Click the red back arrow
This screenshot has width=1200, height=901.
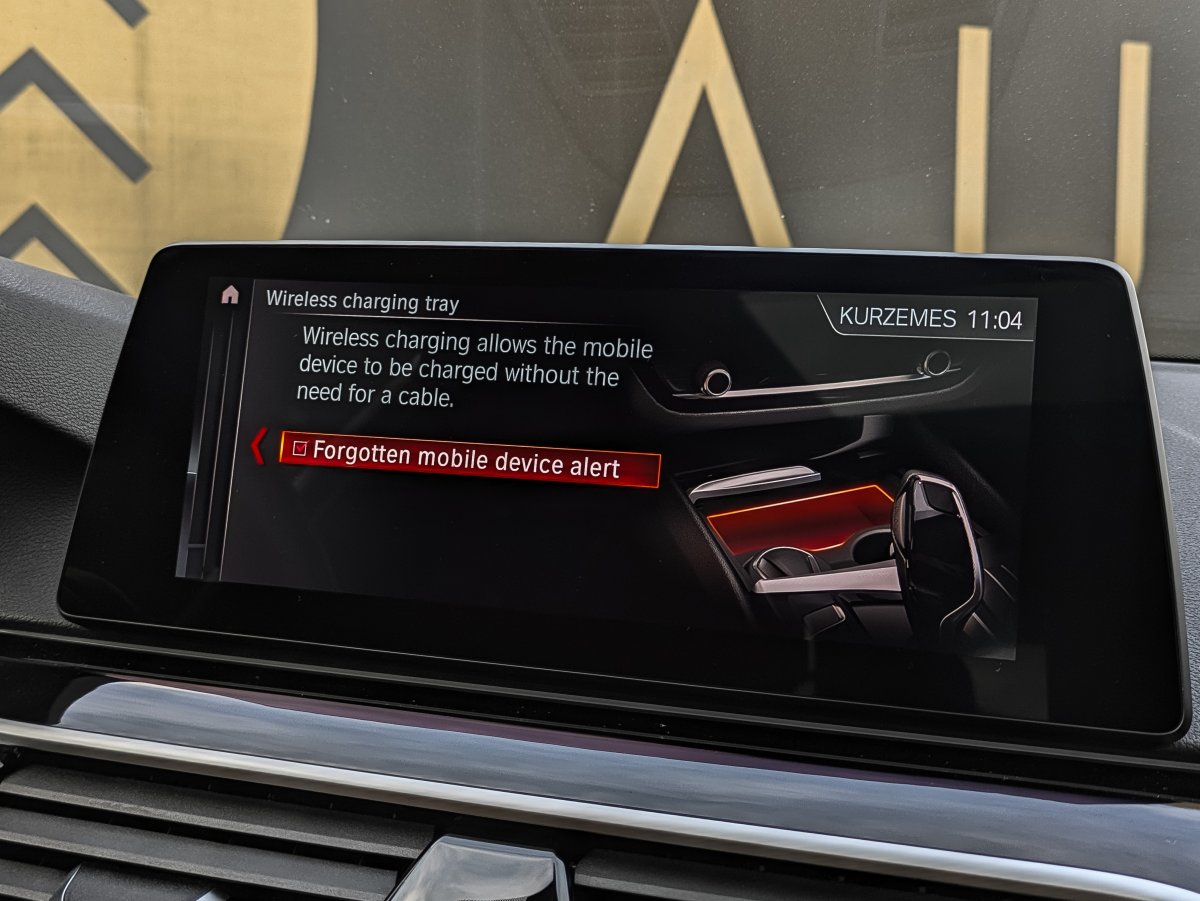[258, 446]
